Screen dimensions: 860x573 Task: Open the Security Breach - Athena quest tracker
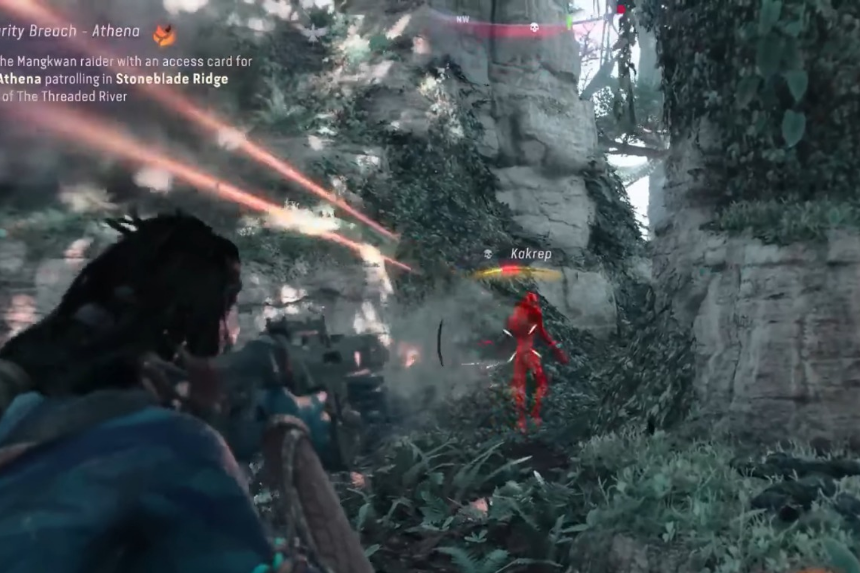point(70,31)
